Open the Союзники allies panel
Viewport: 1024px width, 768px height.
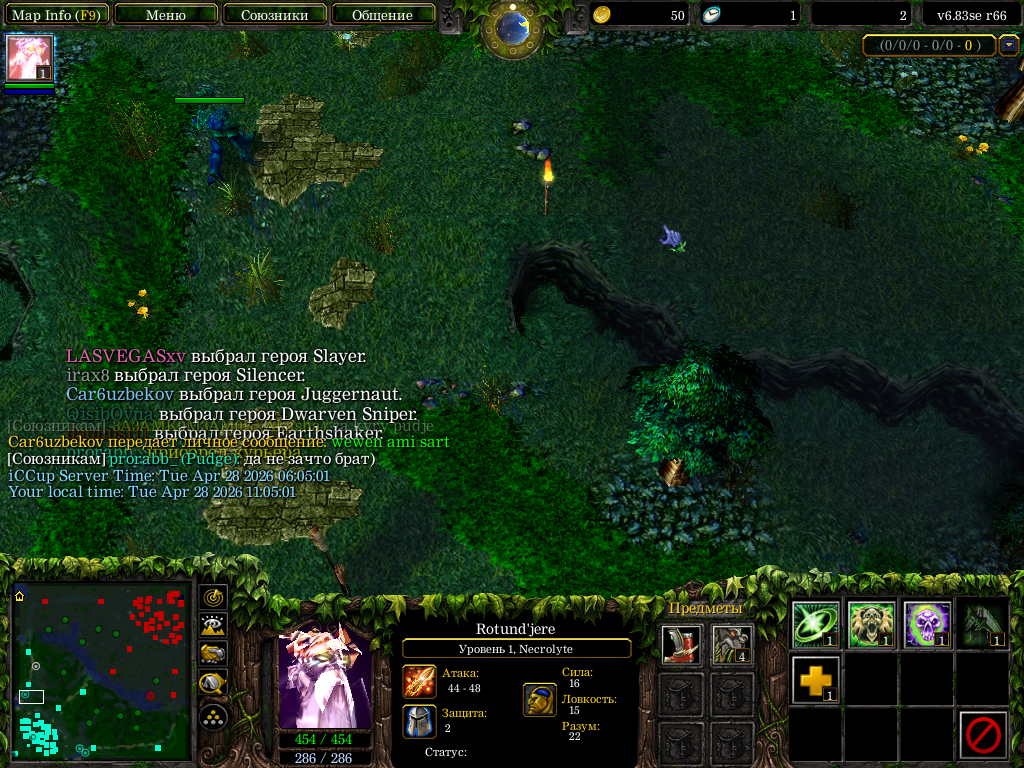coord(274,15)
